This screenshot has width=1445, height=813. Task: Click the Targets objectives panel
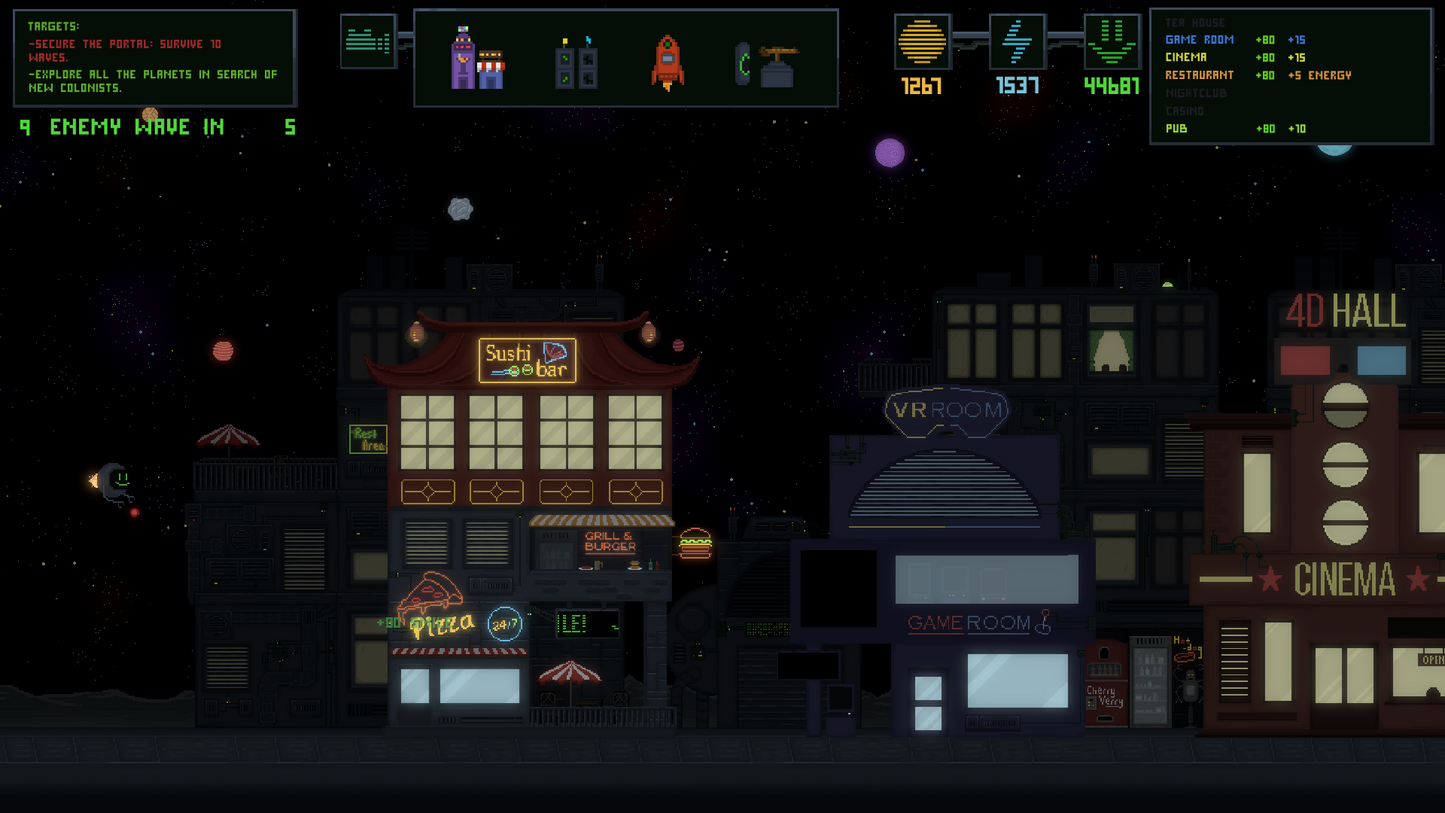pyautogui.click(x=154, y=58)
